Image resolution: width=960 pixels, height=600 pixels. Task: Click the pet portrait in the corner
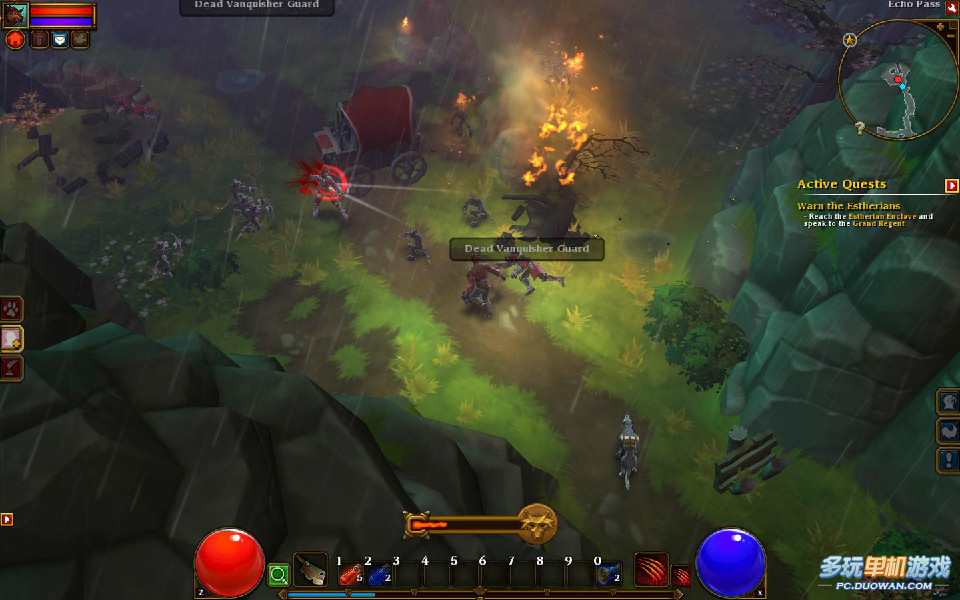coord(15,15)
